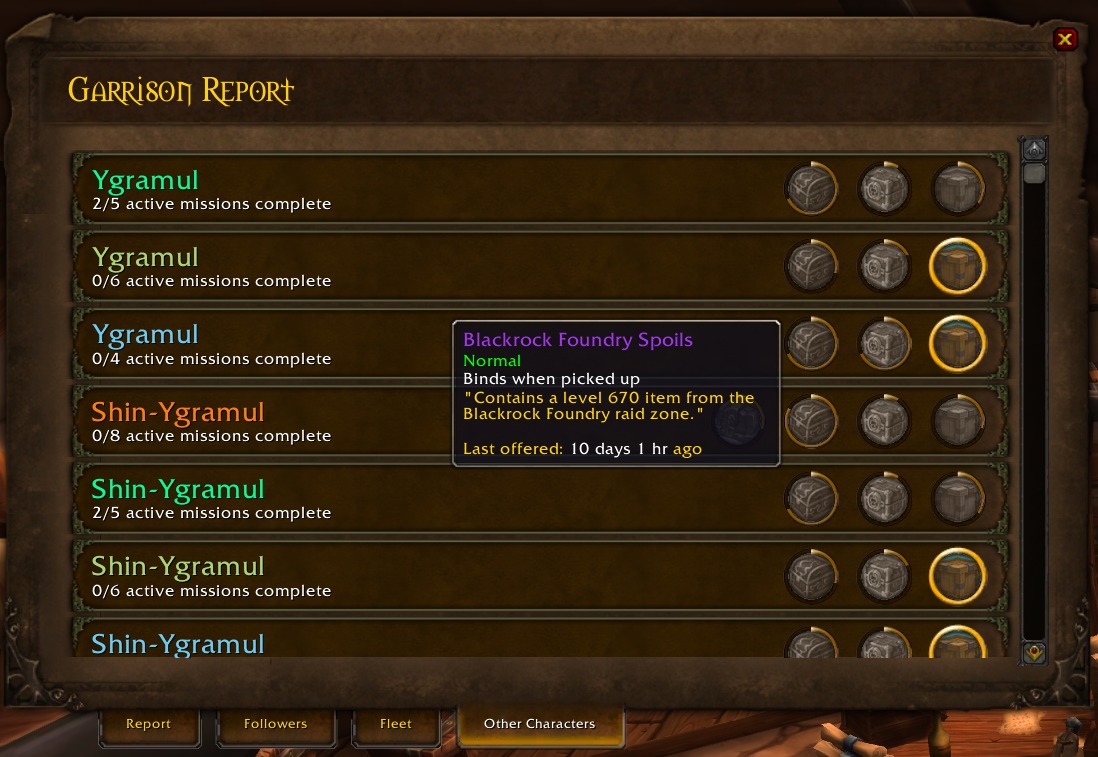The image size is (1098, 757).
Task: Click gold-ringed crate icon in Shin-Ygramul 0/6 row
Action: point(958,576)
